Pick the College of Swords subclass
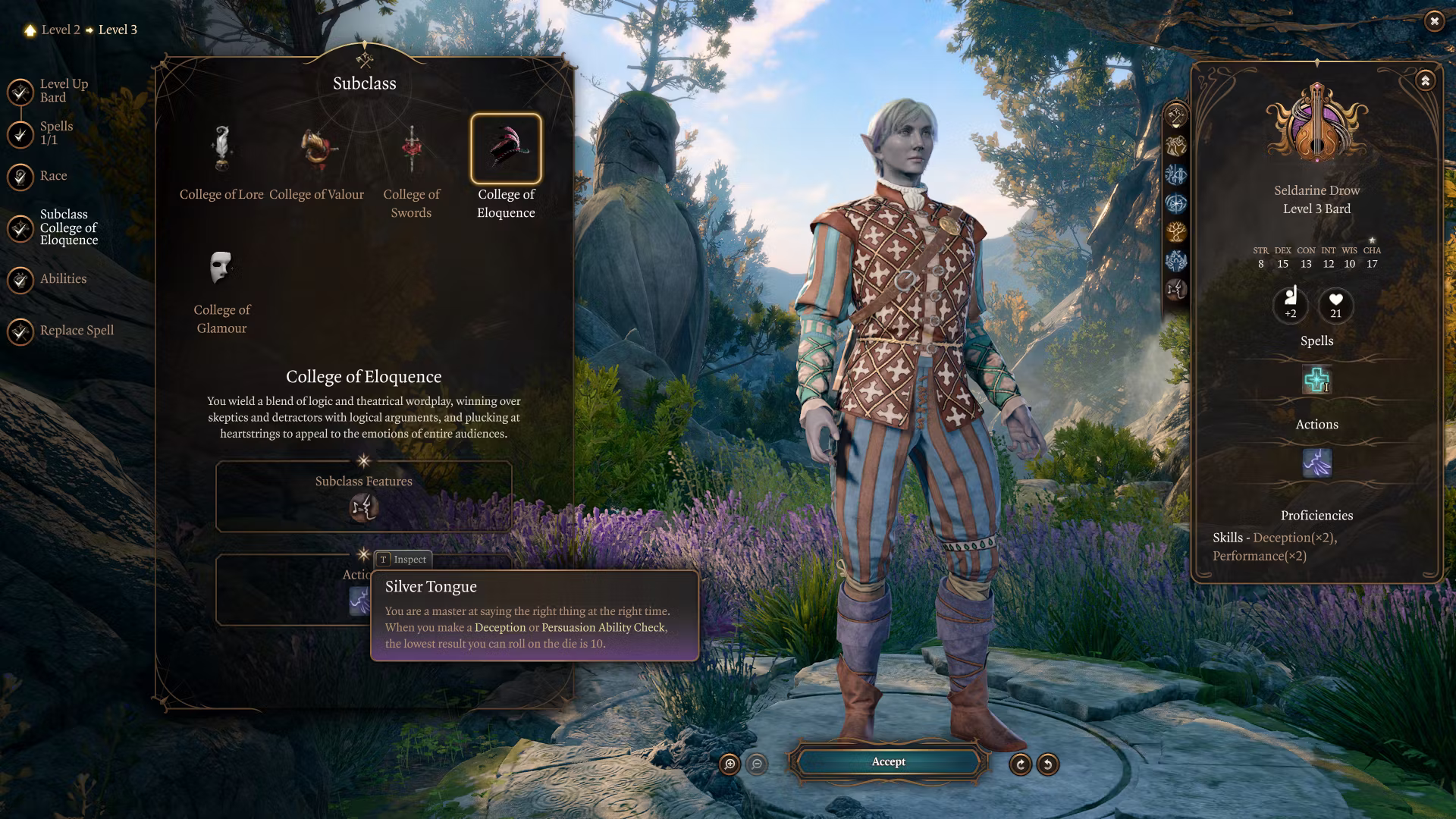This screenshot has height=819, width=1456. click(x=411, y=149)
